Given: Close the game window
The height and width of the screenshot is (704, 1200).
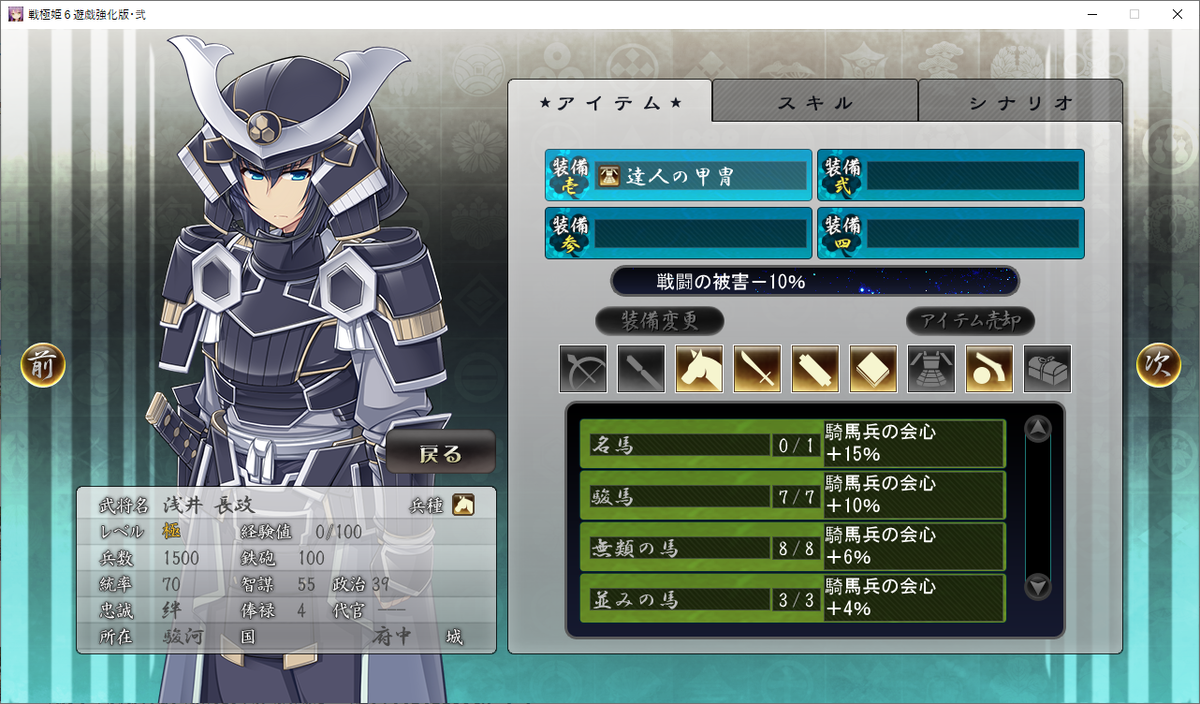Looking at the screenshot, I should pos(1176,15).
